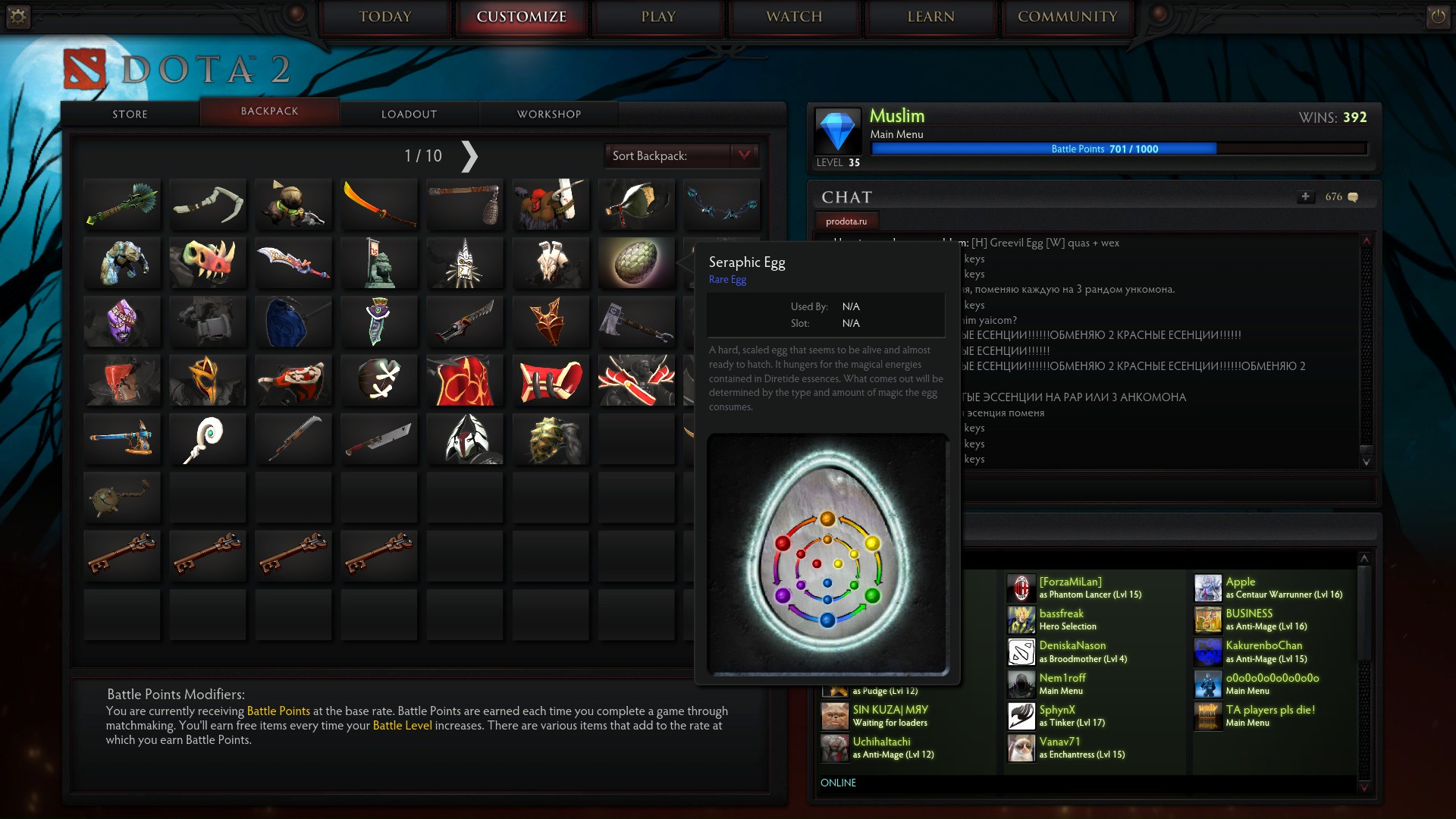Go to the next backpack page
Viewport: 1456px width, 819px height.
469,156
